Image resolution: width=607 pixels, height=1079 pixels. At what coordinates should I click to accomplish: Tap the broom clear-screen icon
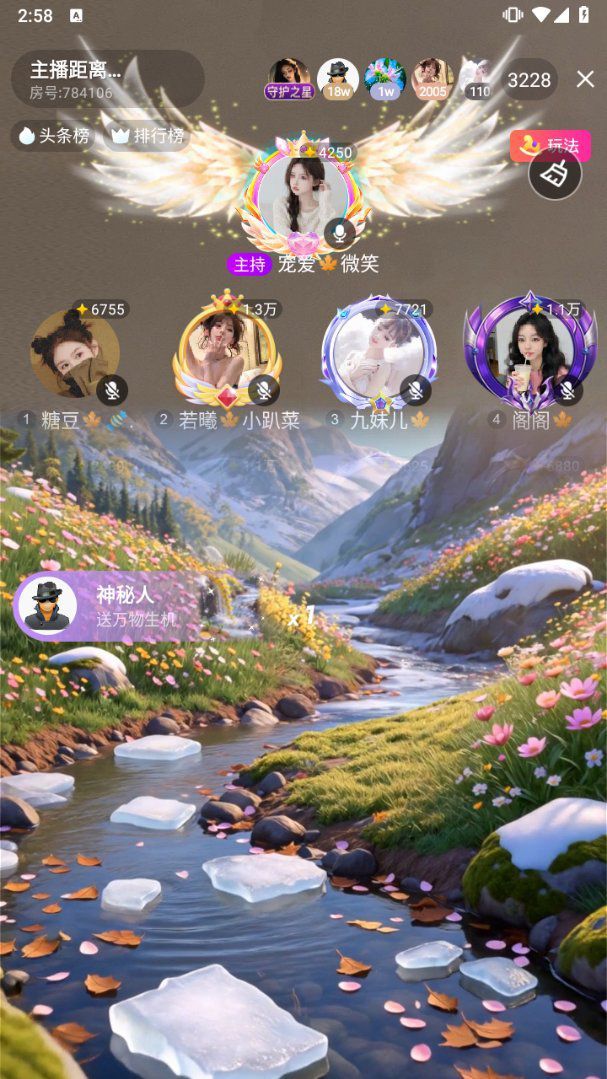pos(555,174)
